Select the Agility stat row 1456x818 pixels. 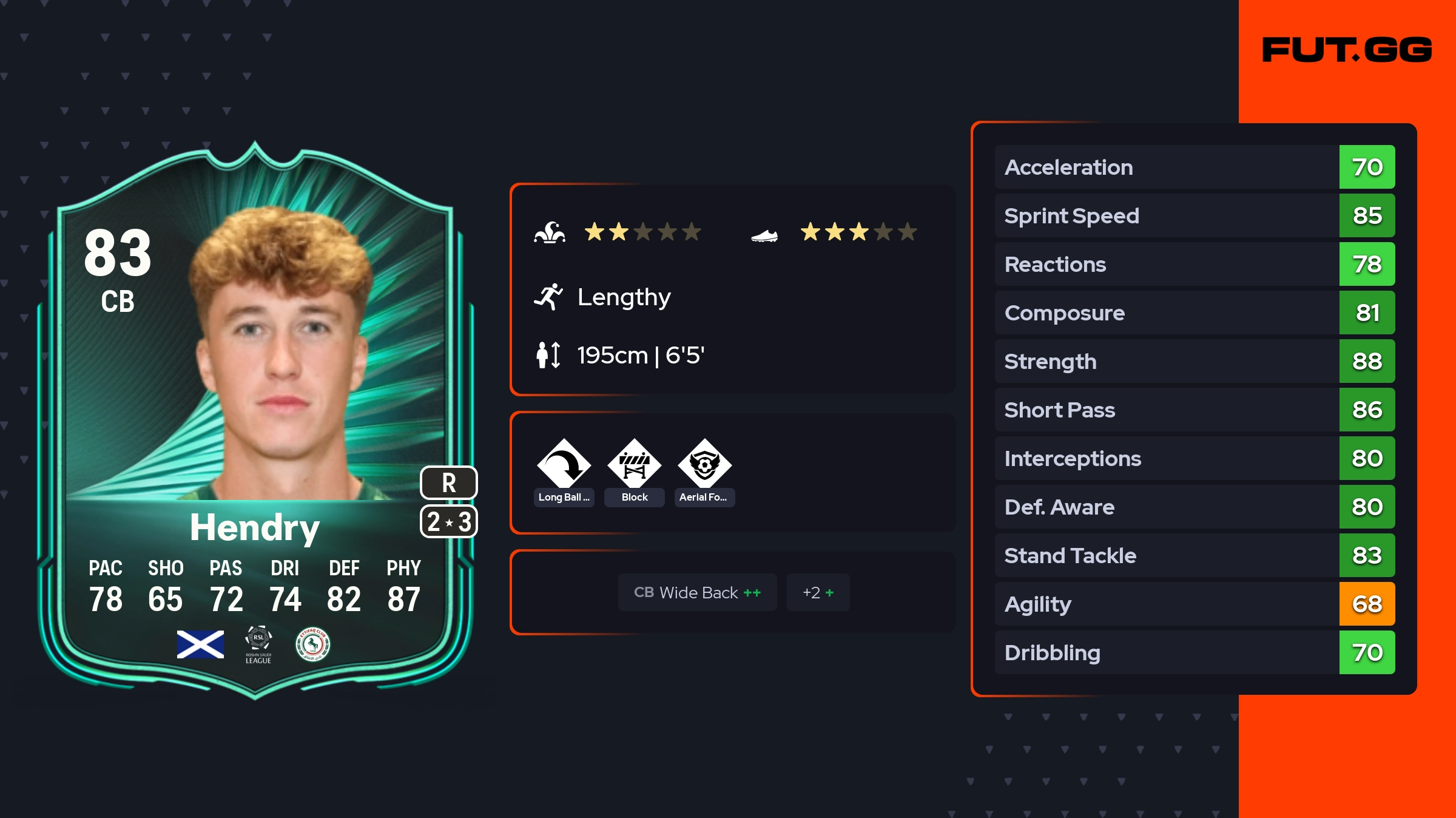(x=1194, y=604)
